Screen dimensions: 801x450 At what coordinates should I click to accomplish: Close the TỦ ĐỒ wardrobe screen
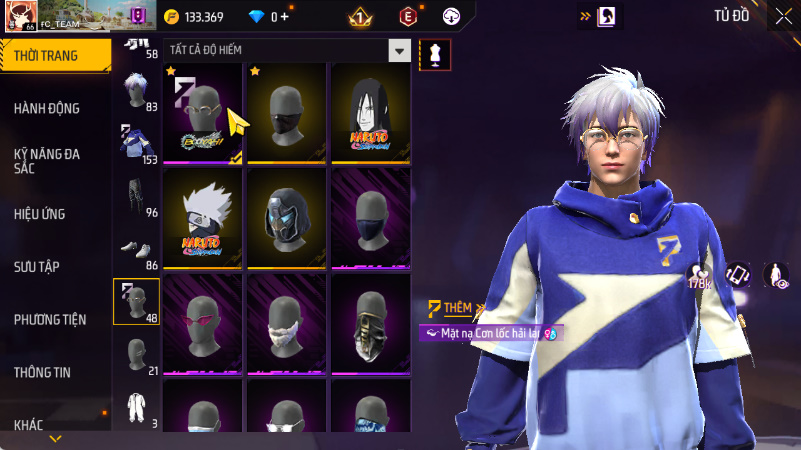pos(782,16)
